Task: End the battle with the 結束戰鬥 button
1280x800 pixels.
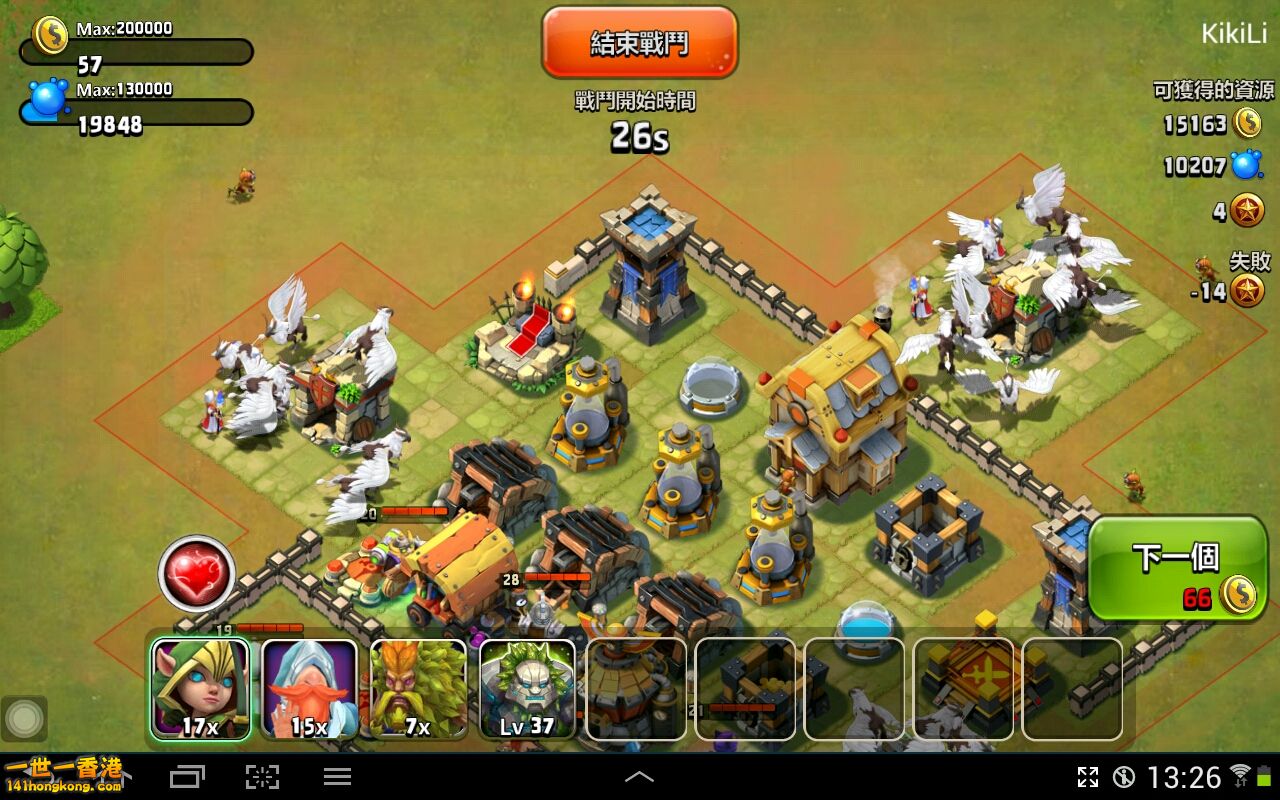Action: 639,43
